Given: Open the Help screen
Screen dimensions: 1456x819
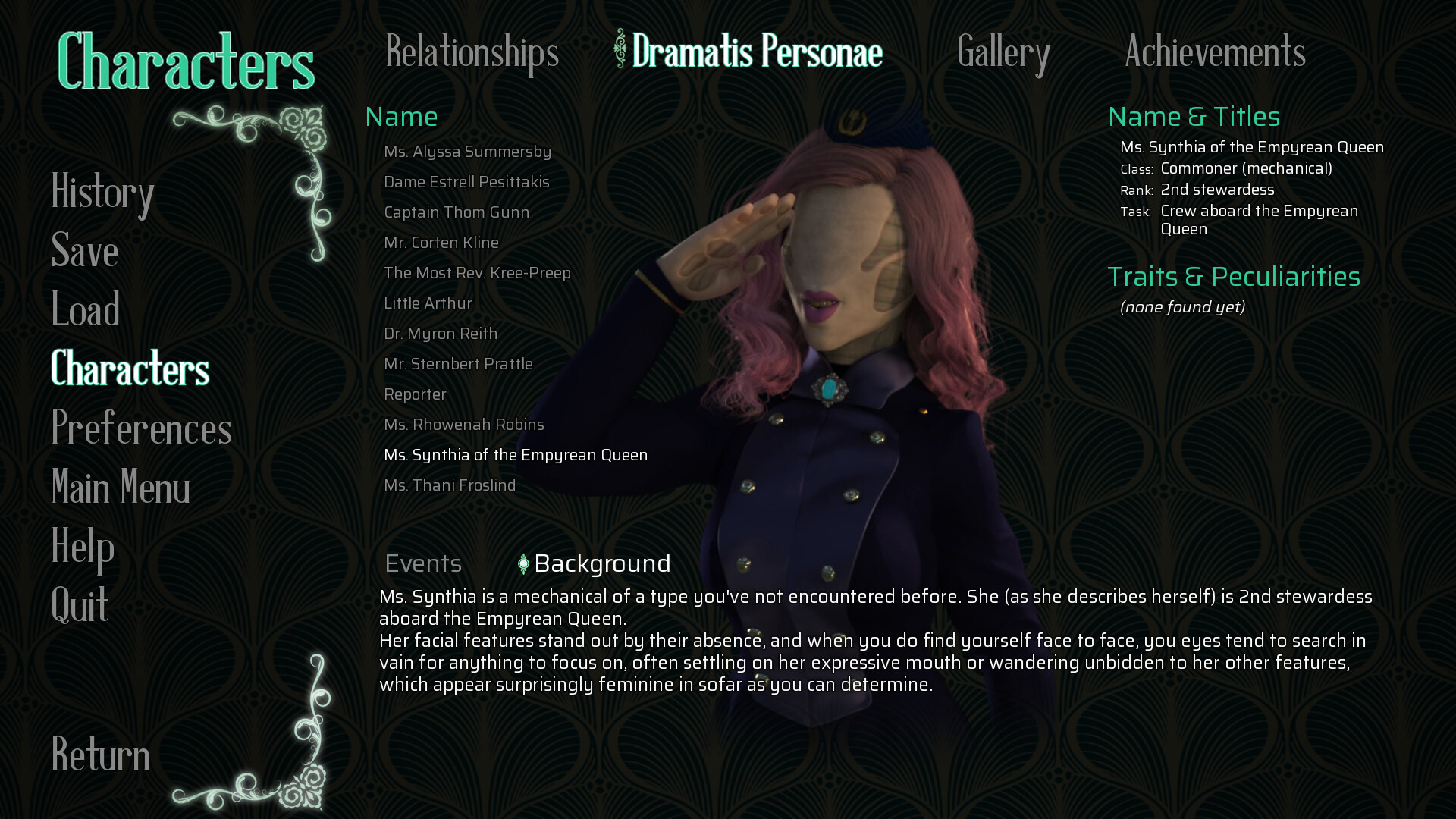Looking at the screenshot, I should pyautogui.click(x=82, y=547).
